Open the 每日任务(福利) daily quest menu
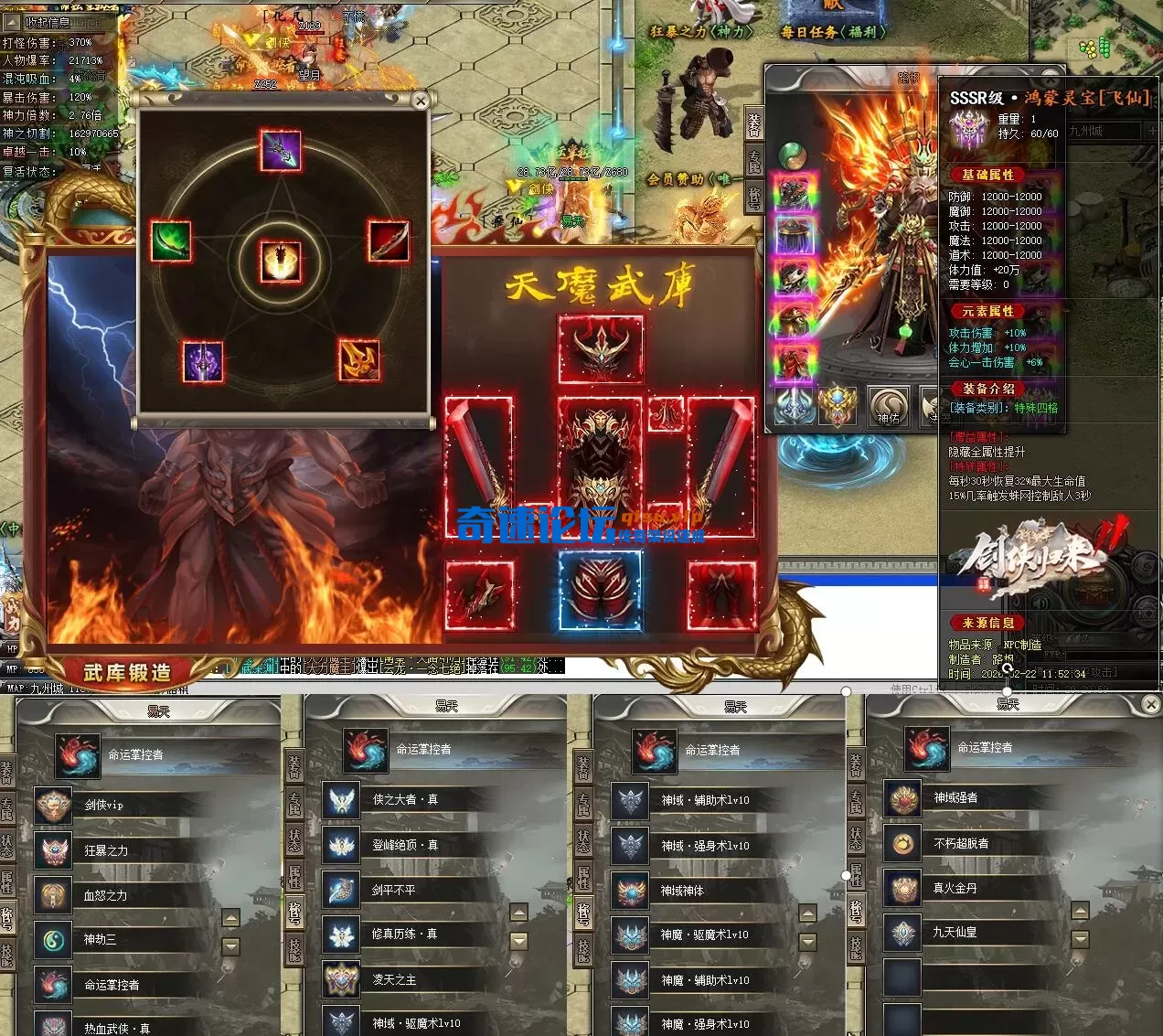This screenshot has height=1036, width=1163. (x=833, y=32)
